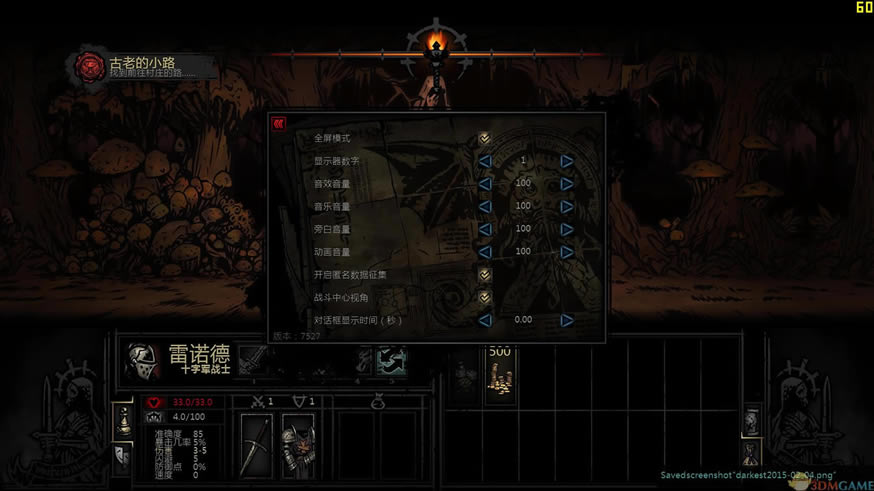Raise the 动画音量 animation volume

[566, 252]
